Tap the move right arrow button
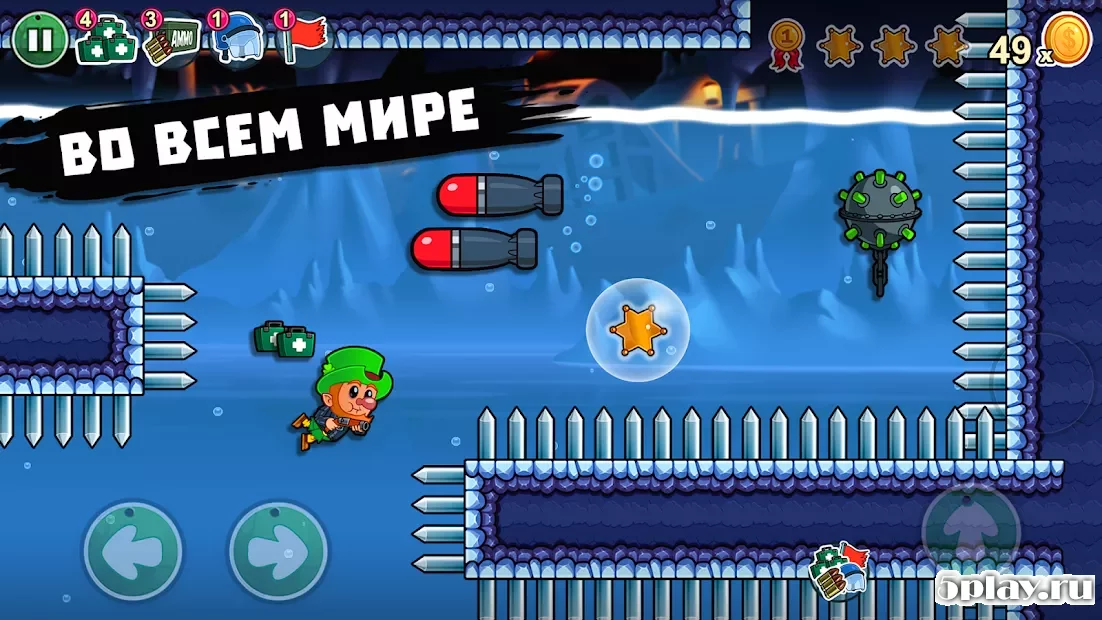Image resolution: width=1102 pixels, height=620 pixels. point(278,551)
